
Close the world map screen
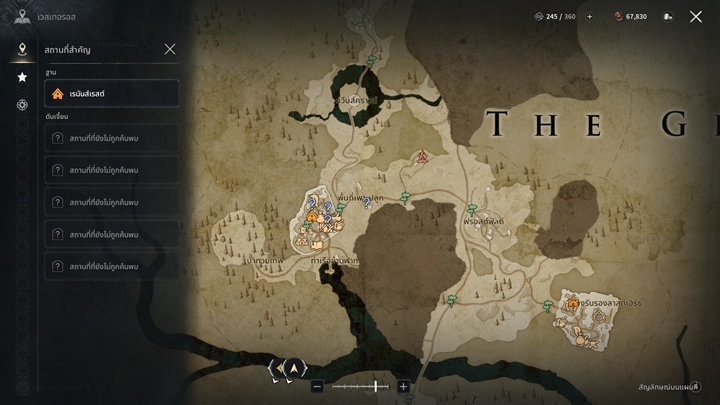696,16
